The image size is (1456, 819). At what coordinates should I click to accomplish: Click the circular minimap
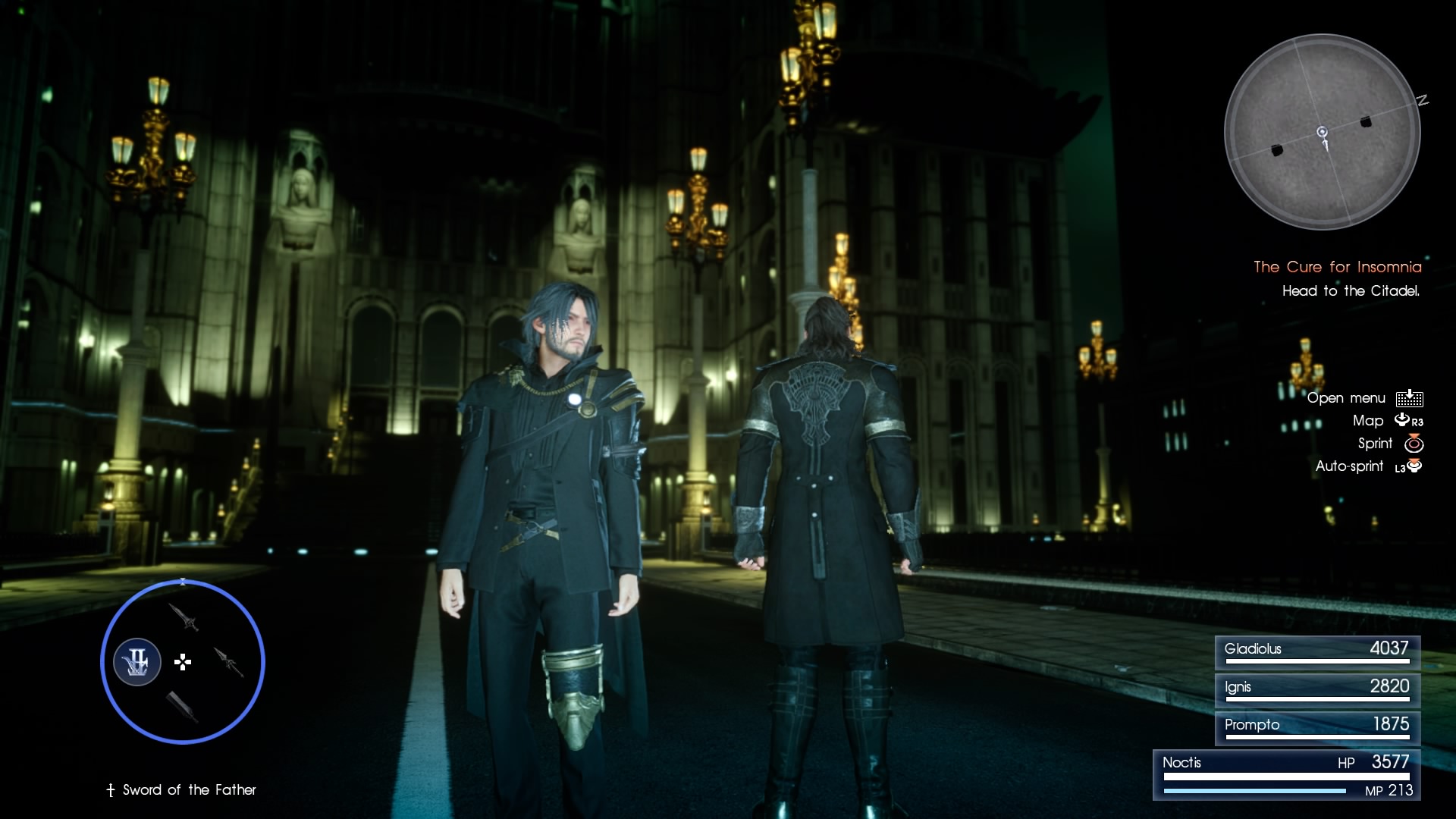click(x=1322, y=132)
